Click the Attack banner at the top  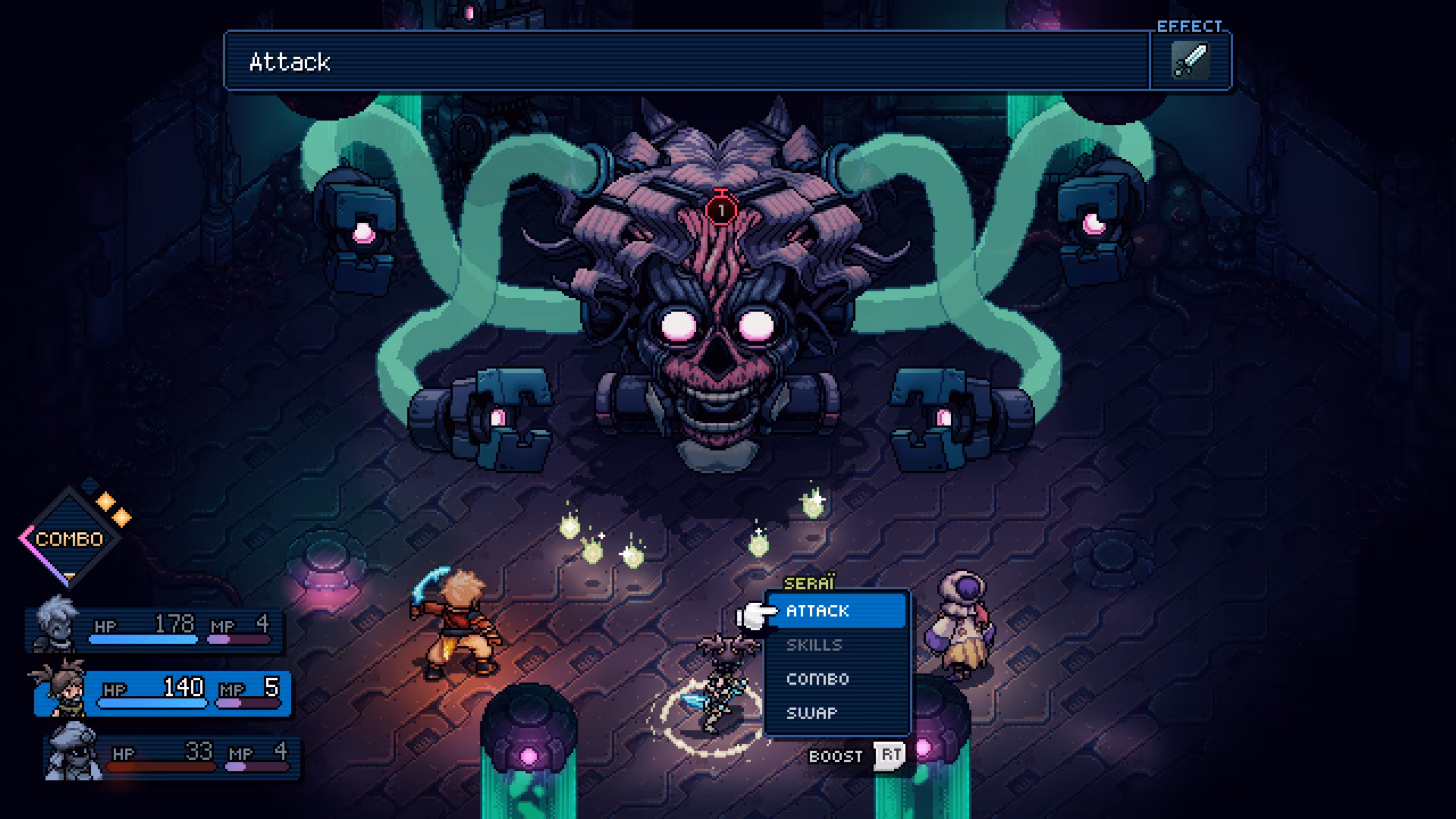tap(288, 62)
